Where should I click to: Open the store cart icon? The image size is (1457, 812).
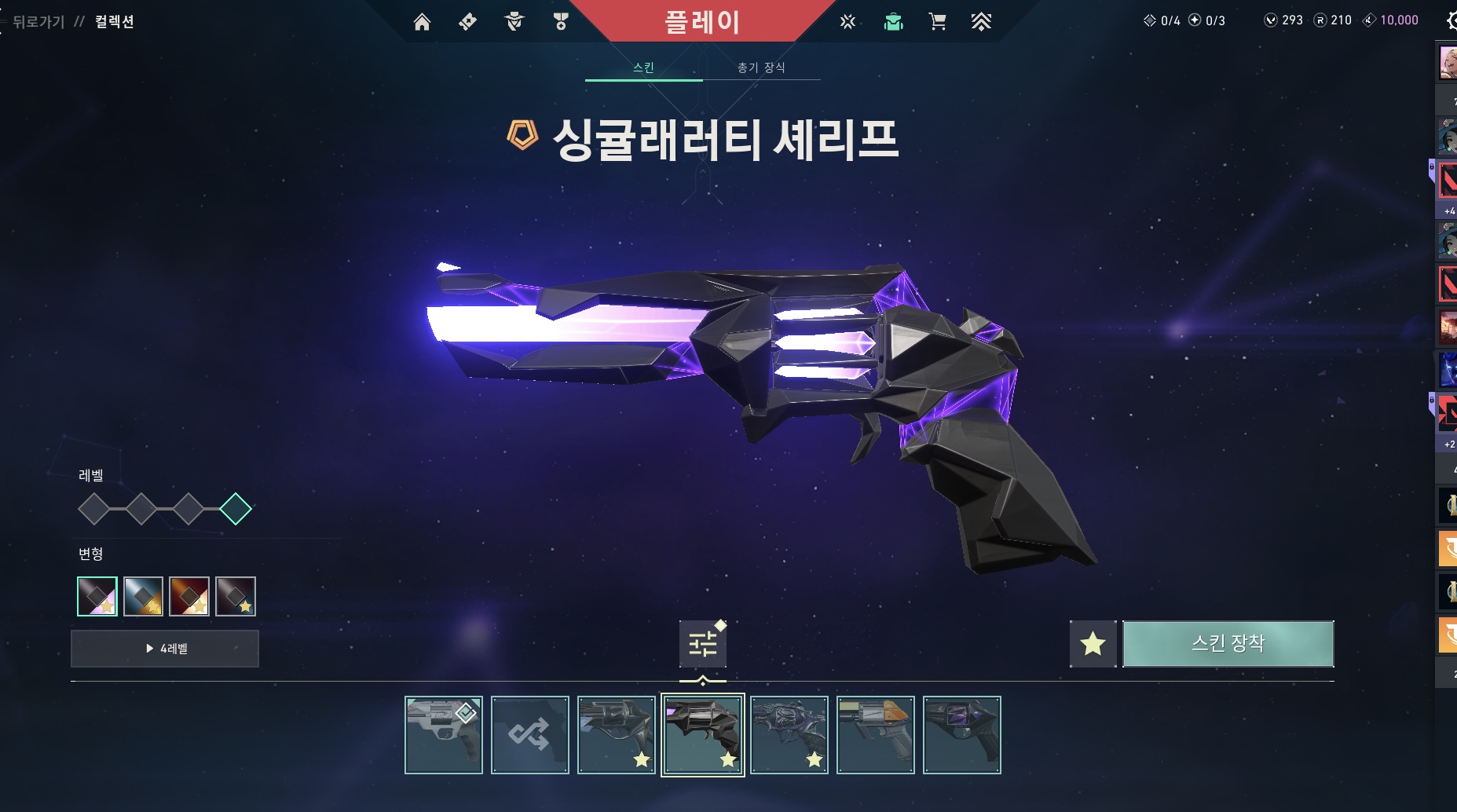tap(937, 22)
